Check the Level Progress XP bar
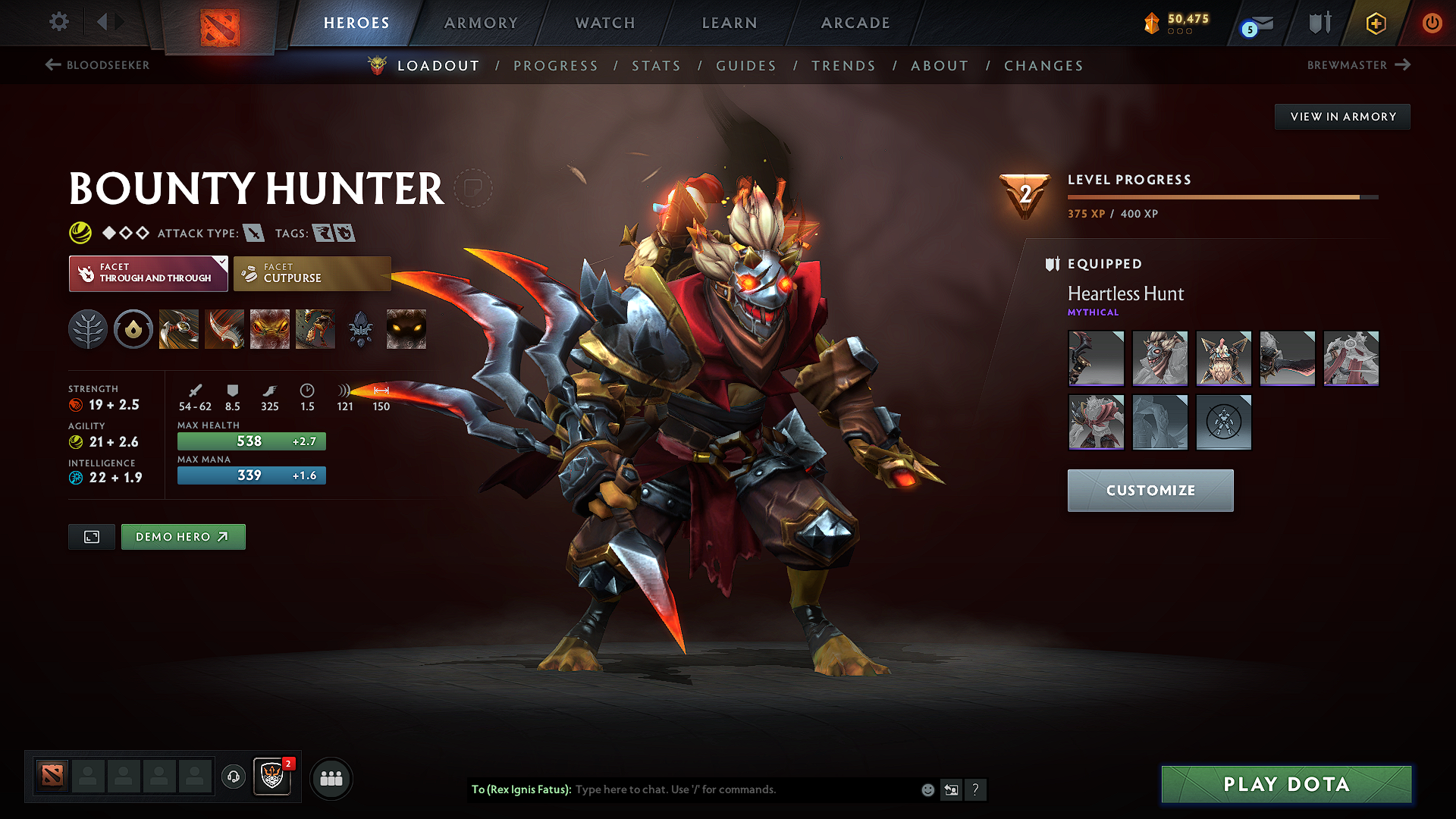This screenshot has height=819, width=1456. [1221, 196]
